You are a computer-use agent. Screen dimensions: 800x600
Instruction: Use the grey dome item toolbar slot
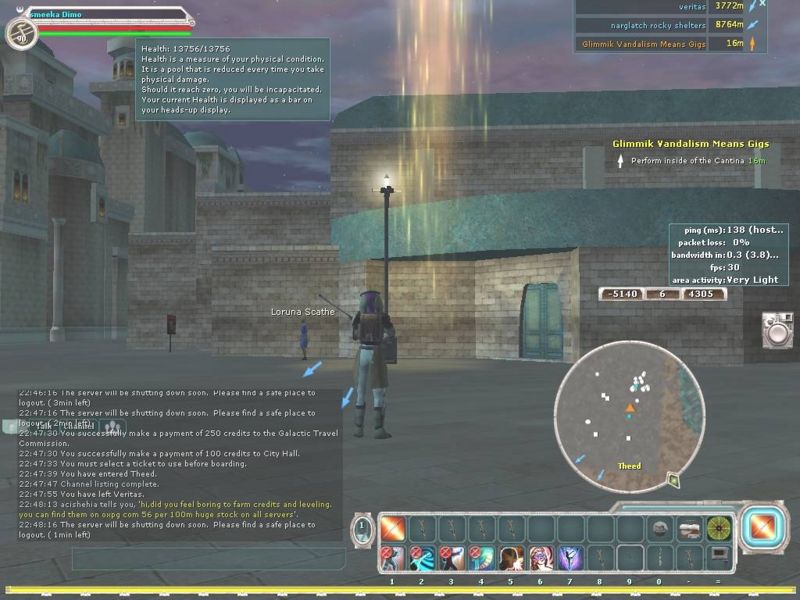pyautogui.click(x=659, y=528)
